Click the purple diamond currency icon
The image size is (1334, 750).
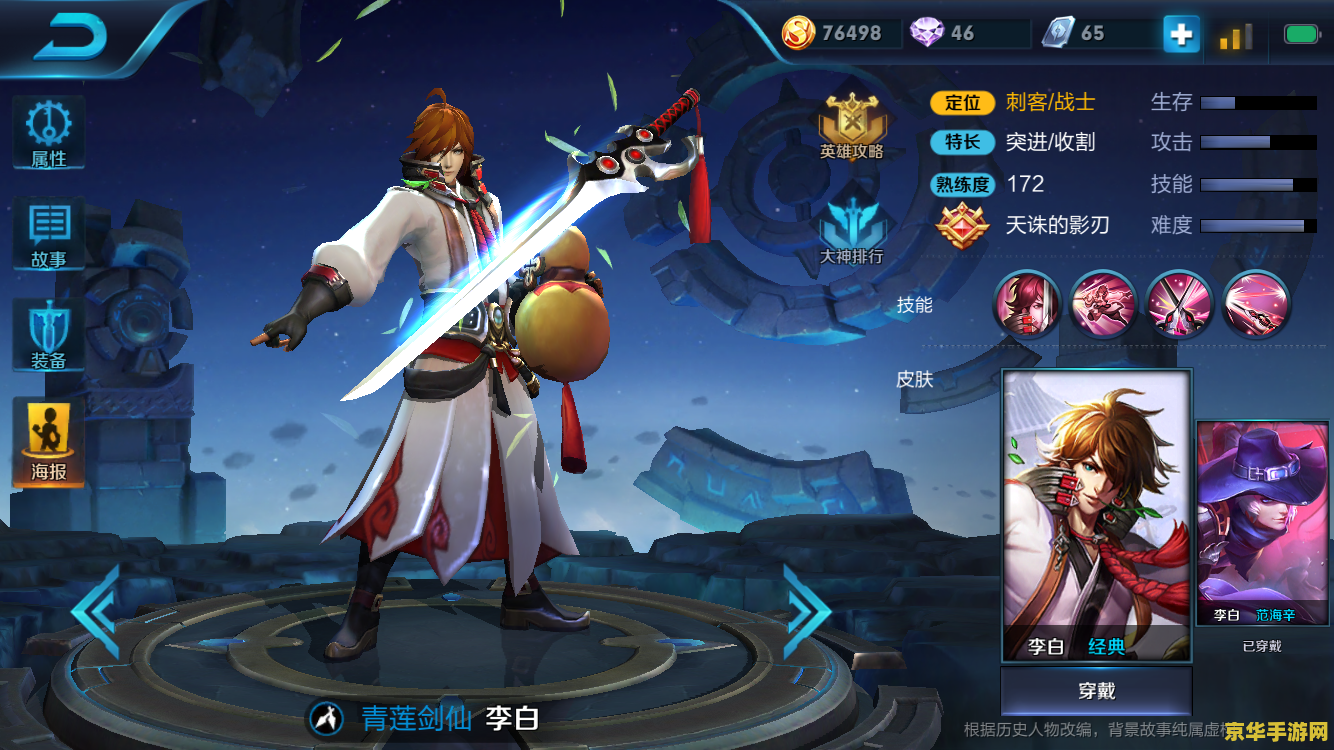point(926,33)
